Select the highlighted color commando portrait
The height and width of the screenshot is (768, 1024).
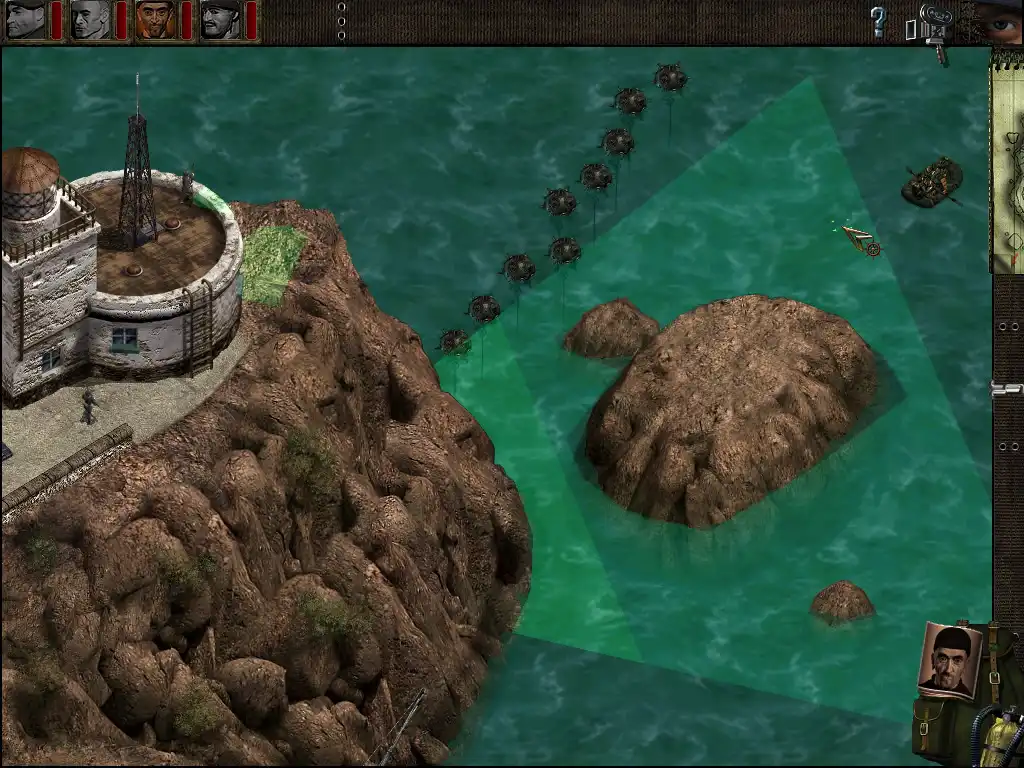coord(155,20)
